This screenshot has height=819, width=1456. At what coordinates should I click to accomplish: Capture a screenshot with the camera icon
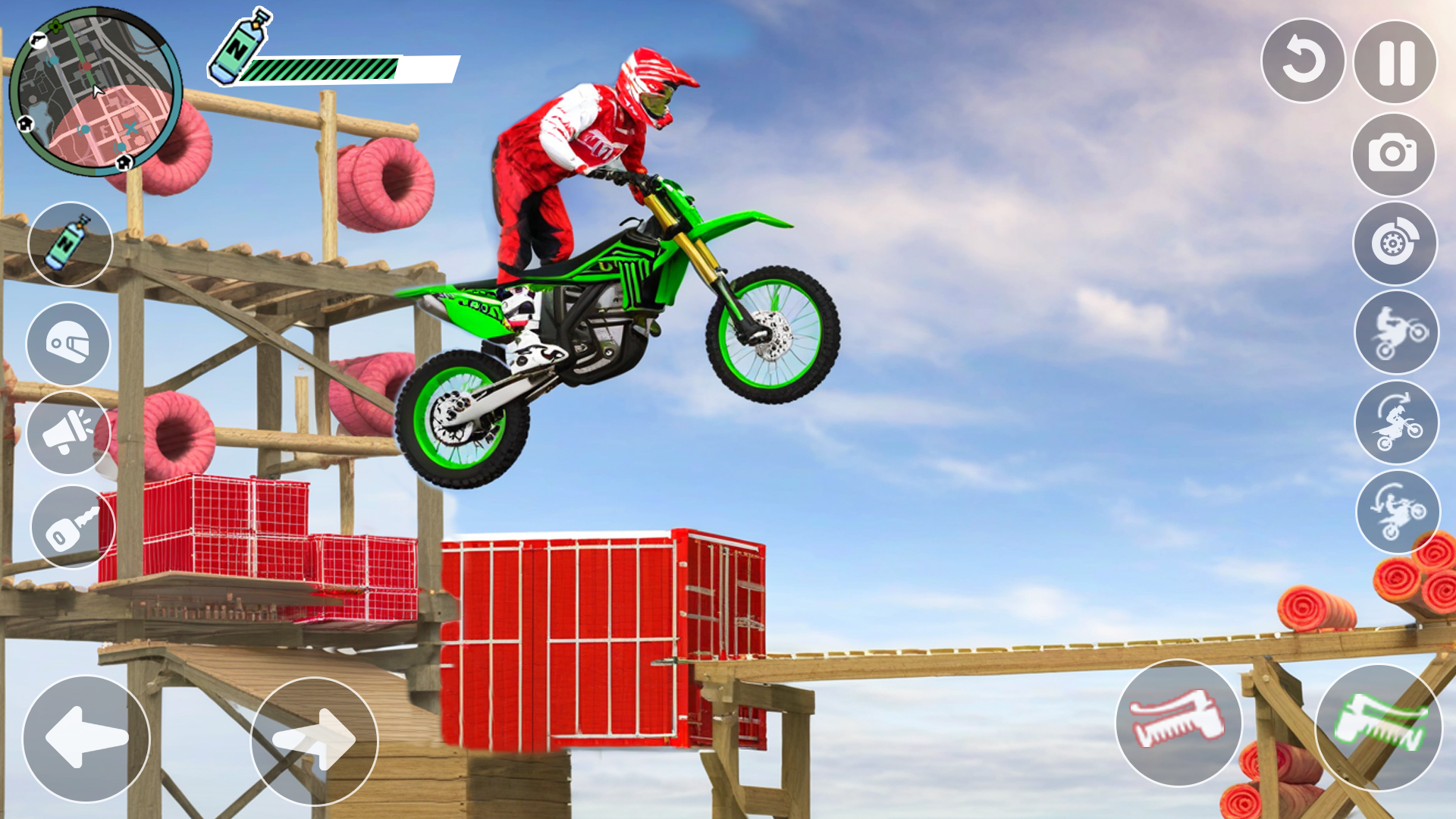tap(1395, 153)
